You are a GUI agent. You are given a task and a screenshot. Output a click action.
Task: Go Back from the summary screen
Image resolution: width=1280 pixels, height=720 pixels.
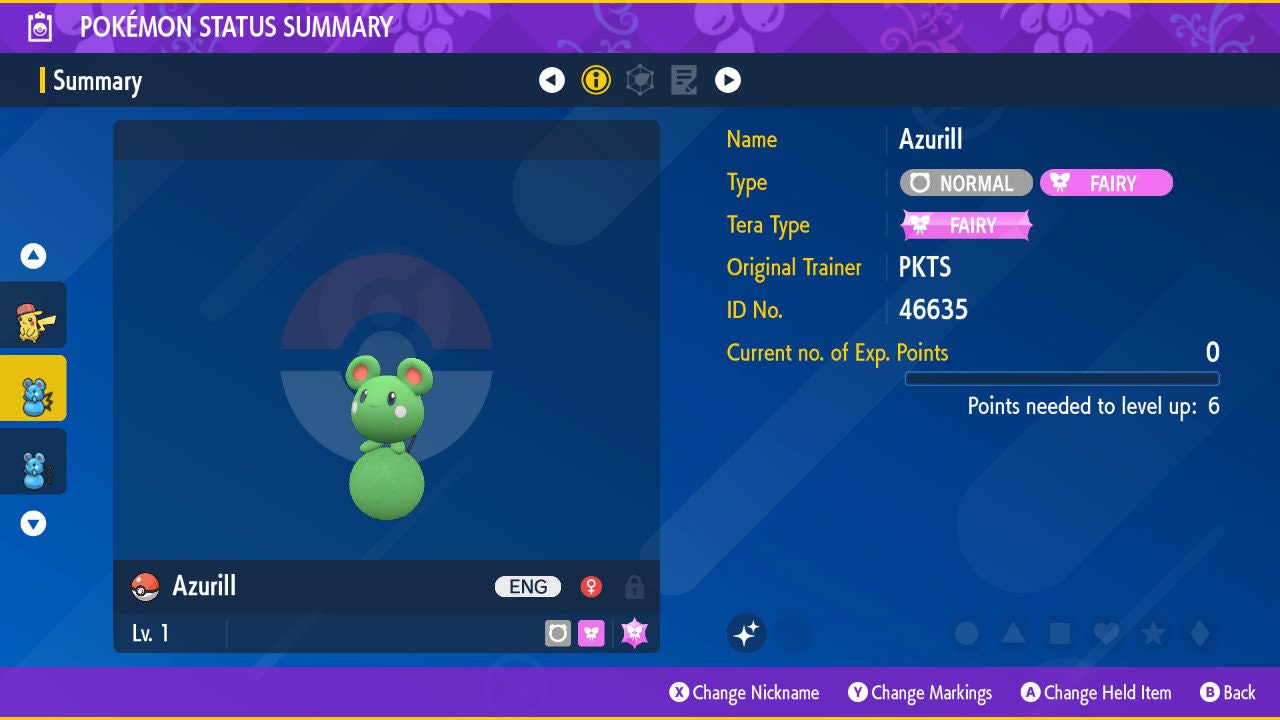pos(1227,693)
